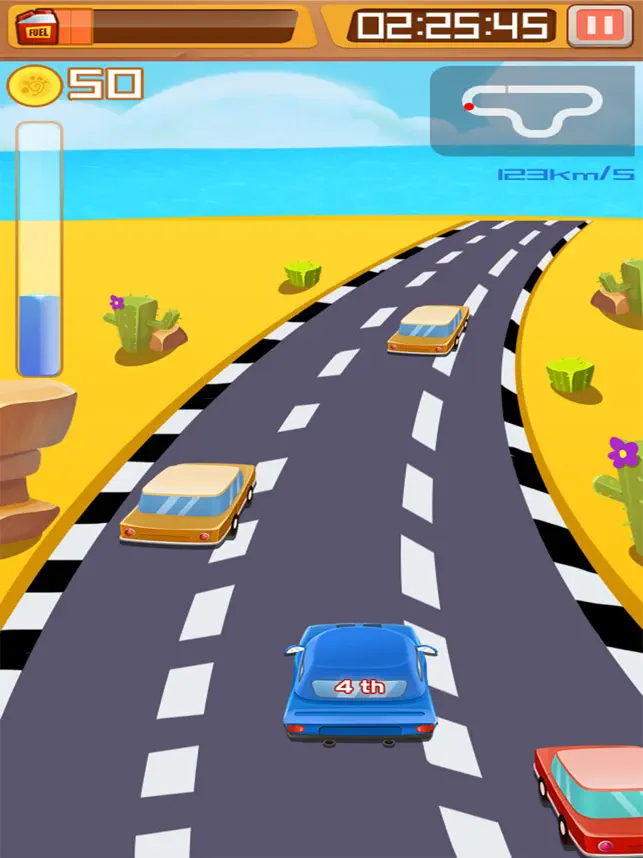The width and height of the screenshot is (643, 858).
Task: Pause the race with the pause button
Action: point(600,26)
